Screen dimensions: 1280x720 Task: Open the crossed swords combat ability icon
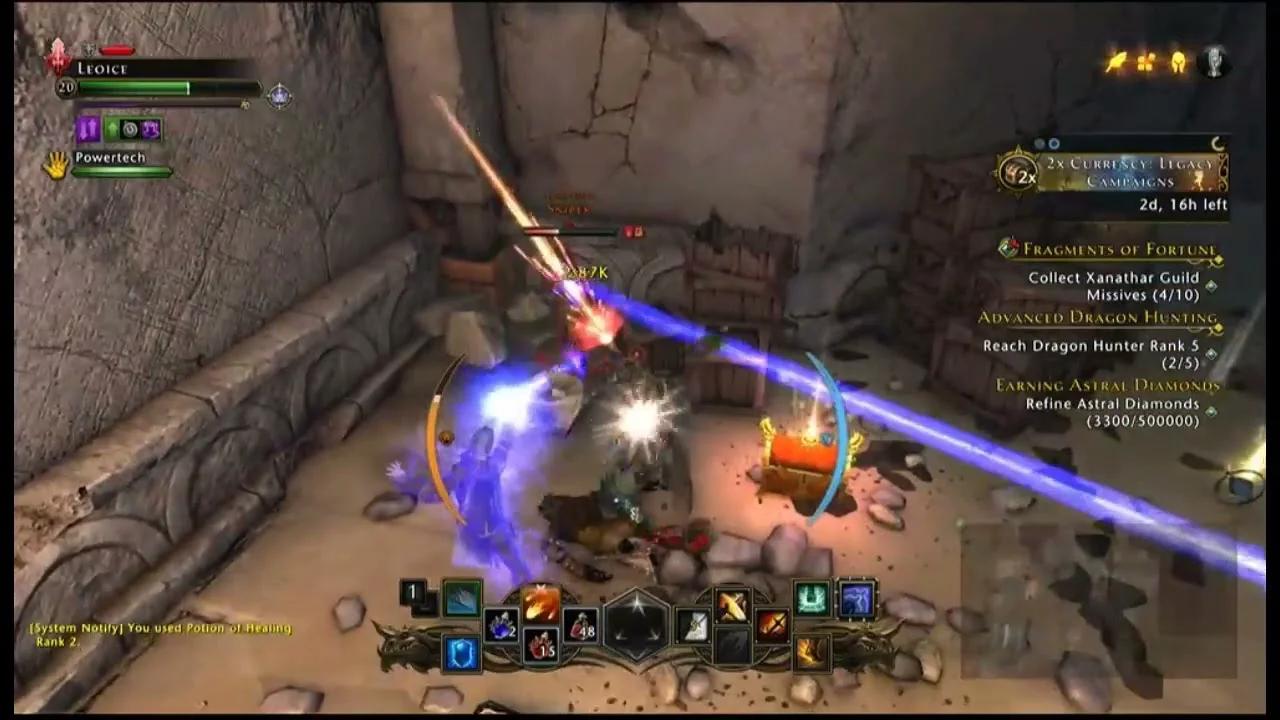[772, 627]
